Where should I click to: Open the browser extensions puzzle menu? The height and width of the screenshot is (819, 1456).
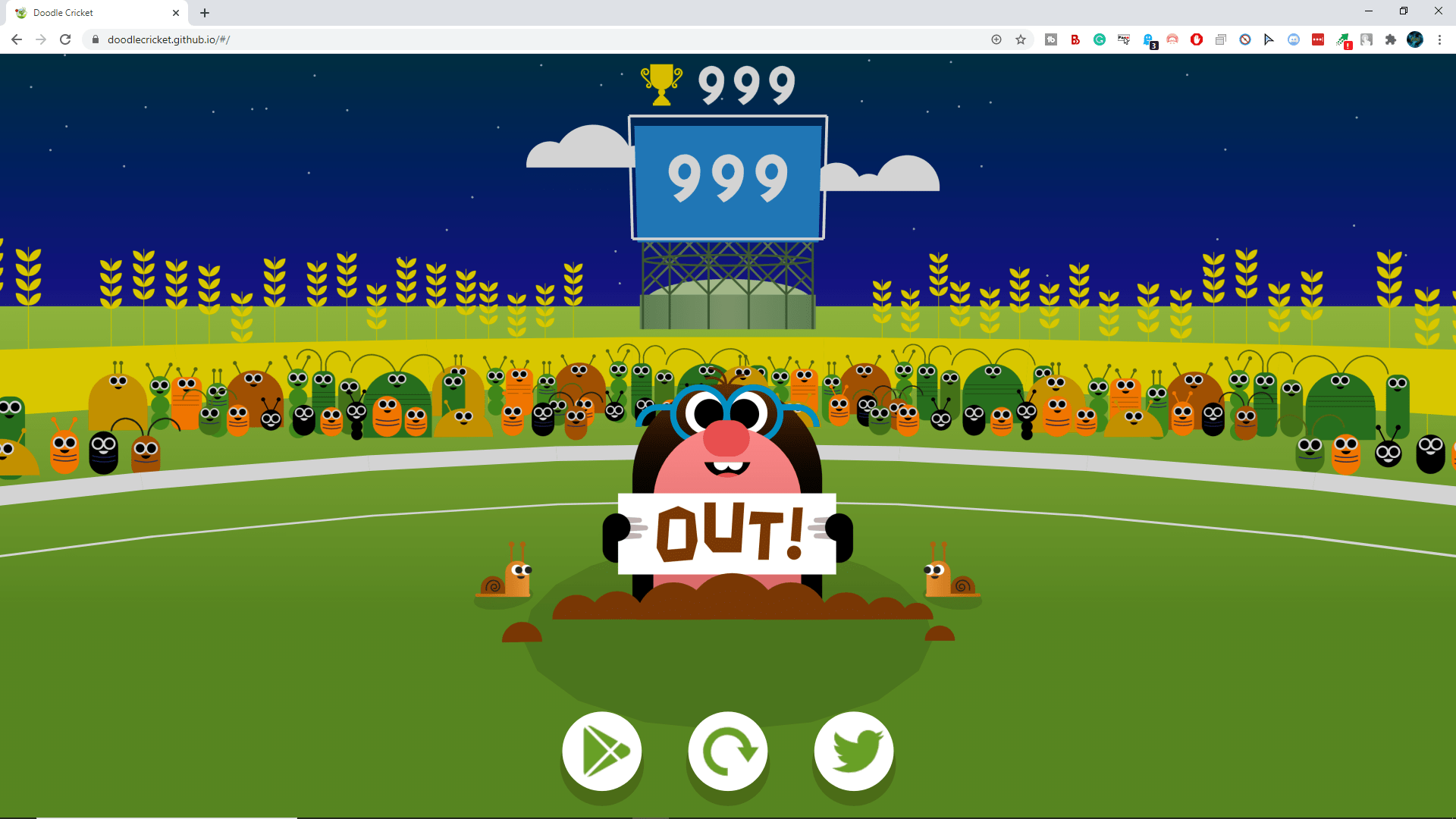pyautogui.click(x=1390, y=39)
